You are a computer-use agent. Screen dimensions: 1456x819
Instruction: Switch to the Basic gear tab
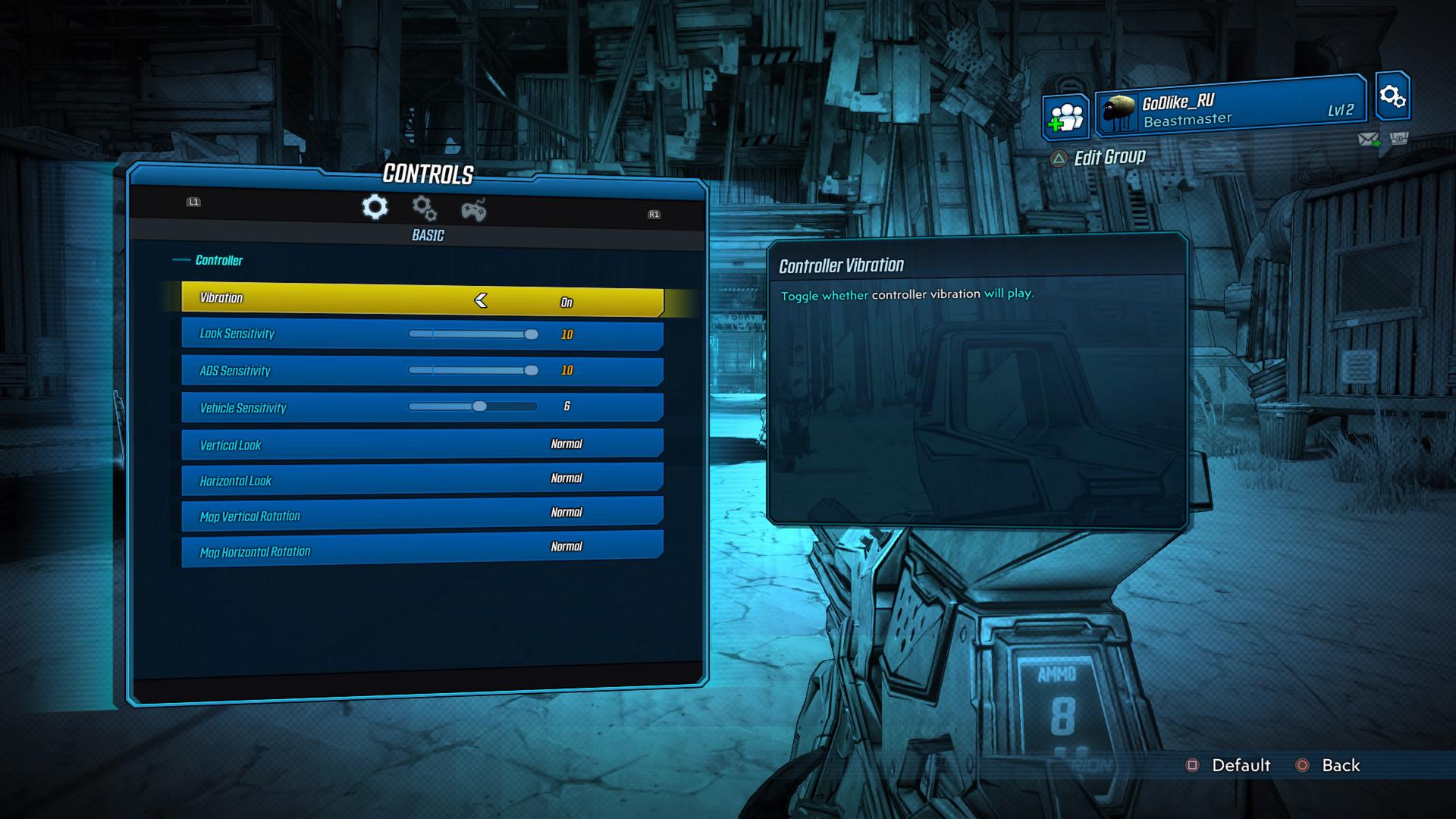coord(375,207)
